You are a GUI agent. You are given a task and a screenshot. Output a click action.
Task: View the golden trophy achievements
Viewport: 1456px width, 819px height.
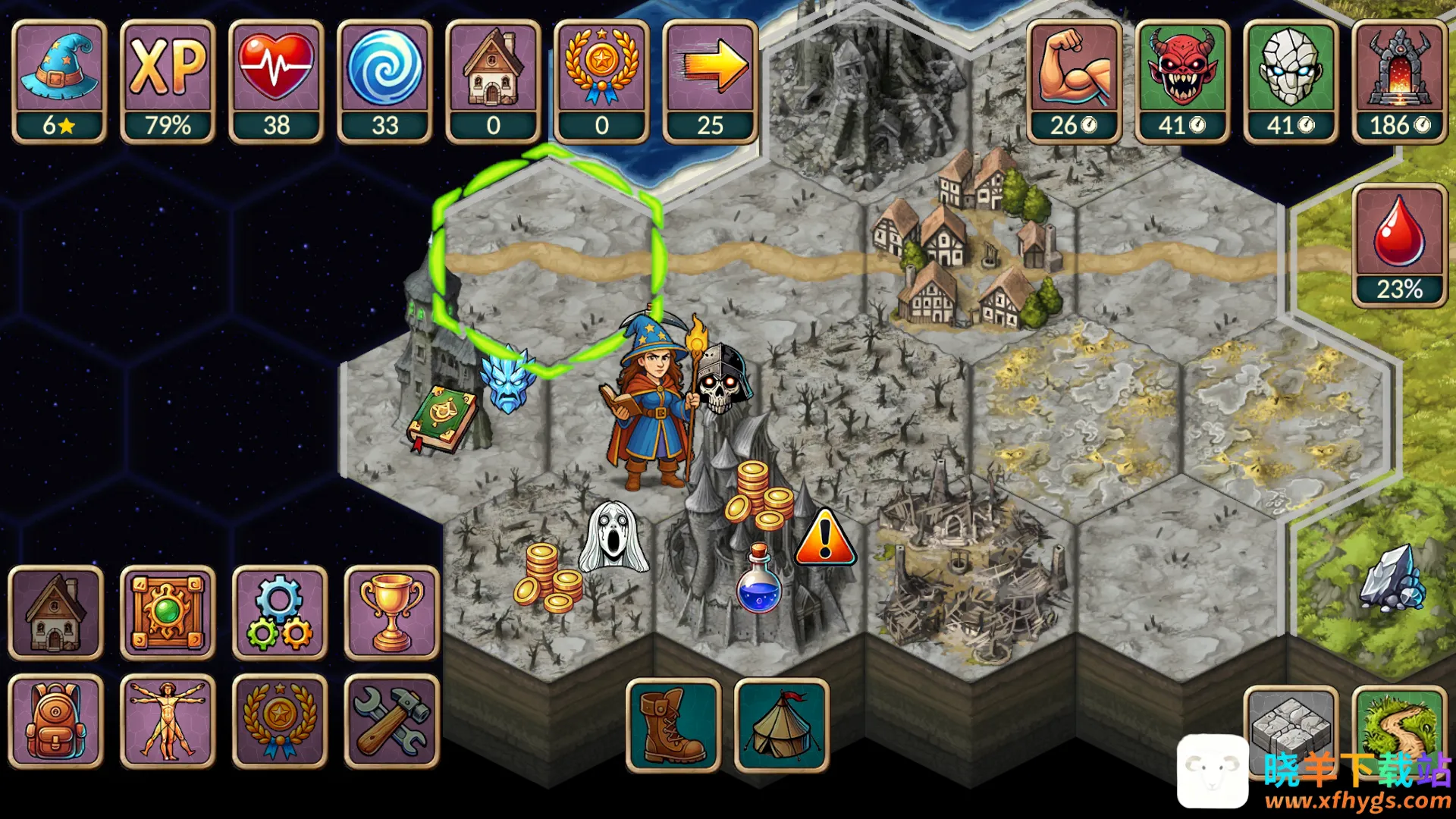pyautogui.click(x=391, y=613)
